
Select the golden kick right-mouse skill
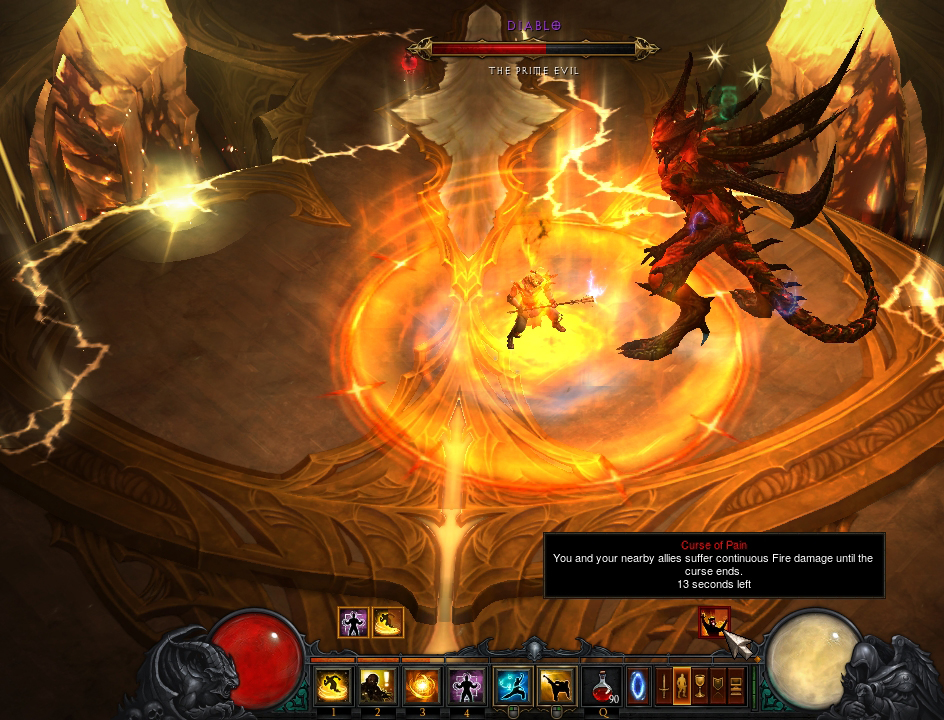557,685
